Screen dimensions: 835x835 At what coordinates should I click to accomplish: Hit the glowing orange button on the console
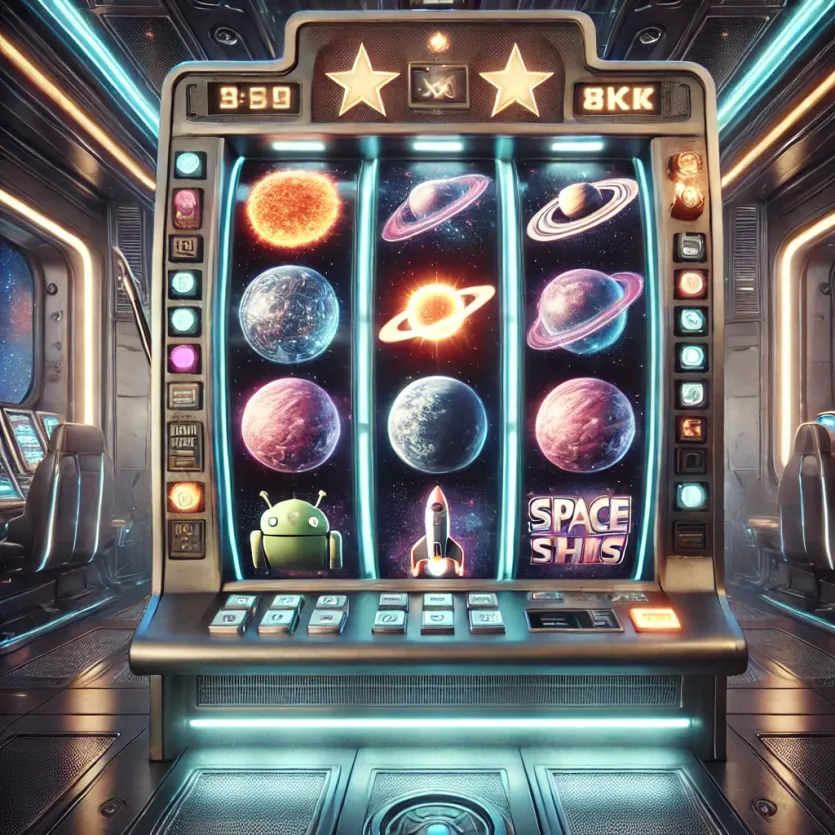pos(655,618)
